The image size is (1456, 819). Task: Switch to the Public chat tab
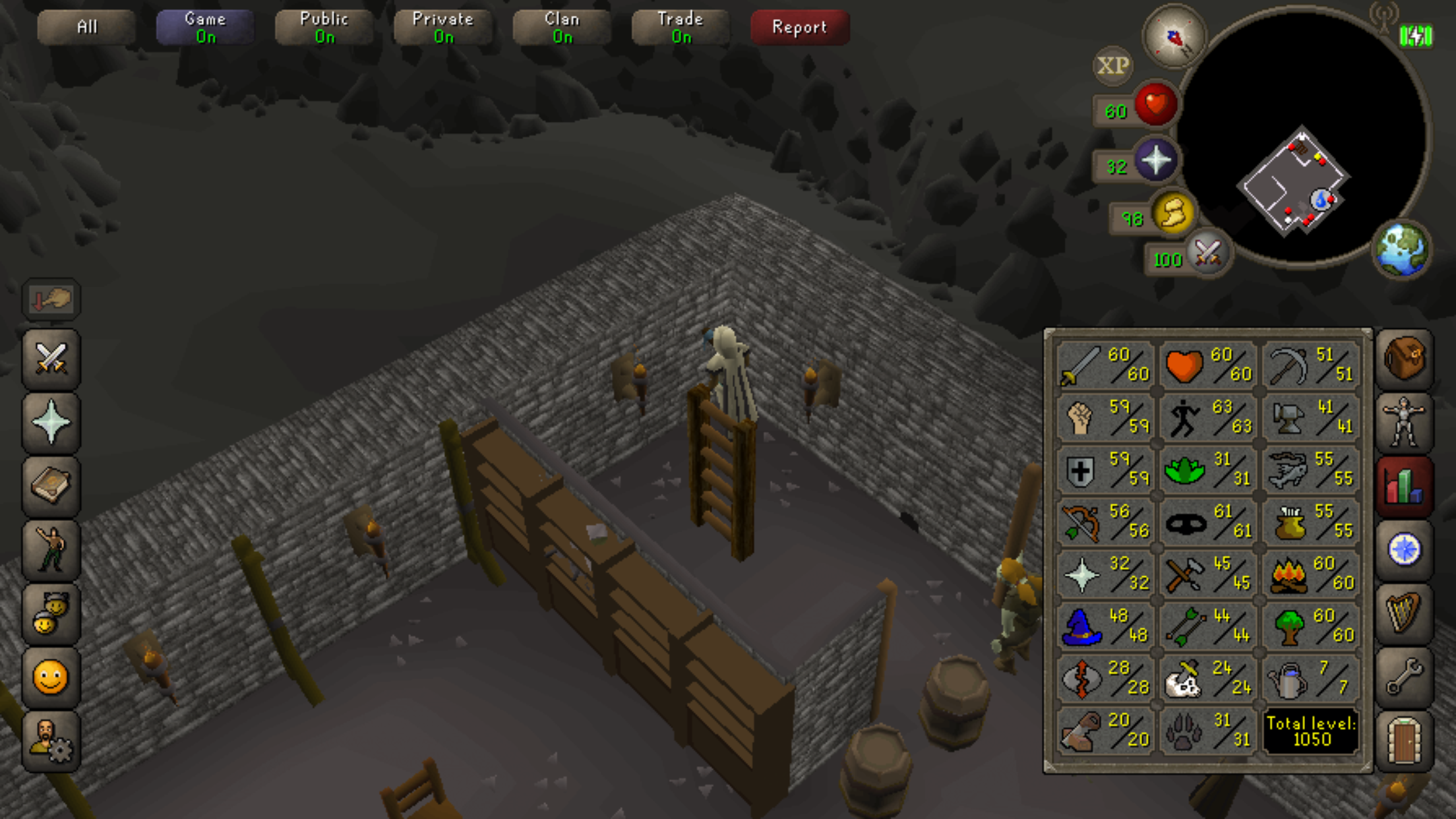[324, 27]
